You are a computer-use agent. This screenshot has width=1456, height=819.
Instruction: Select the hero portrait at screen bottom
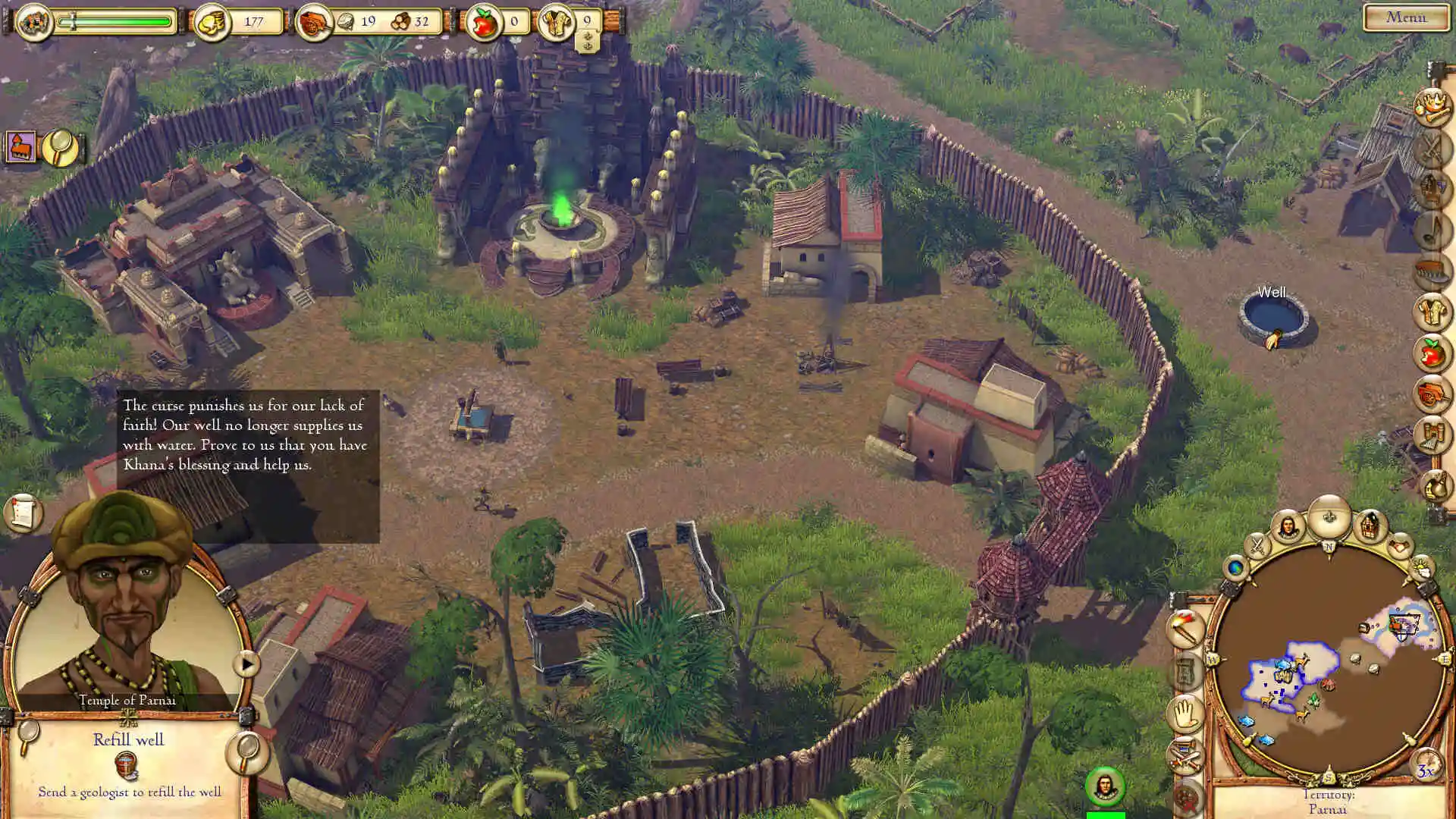click(1104, 786)
